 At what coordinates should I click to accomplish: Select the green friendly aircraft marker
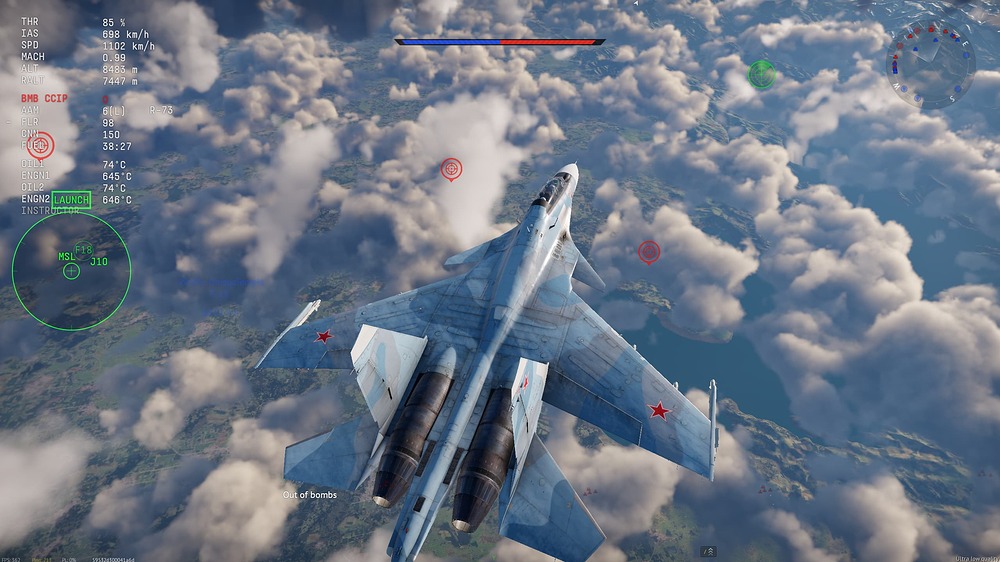pyautogui.click(x=762, y=73)
